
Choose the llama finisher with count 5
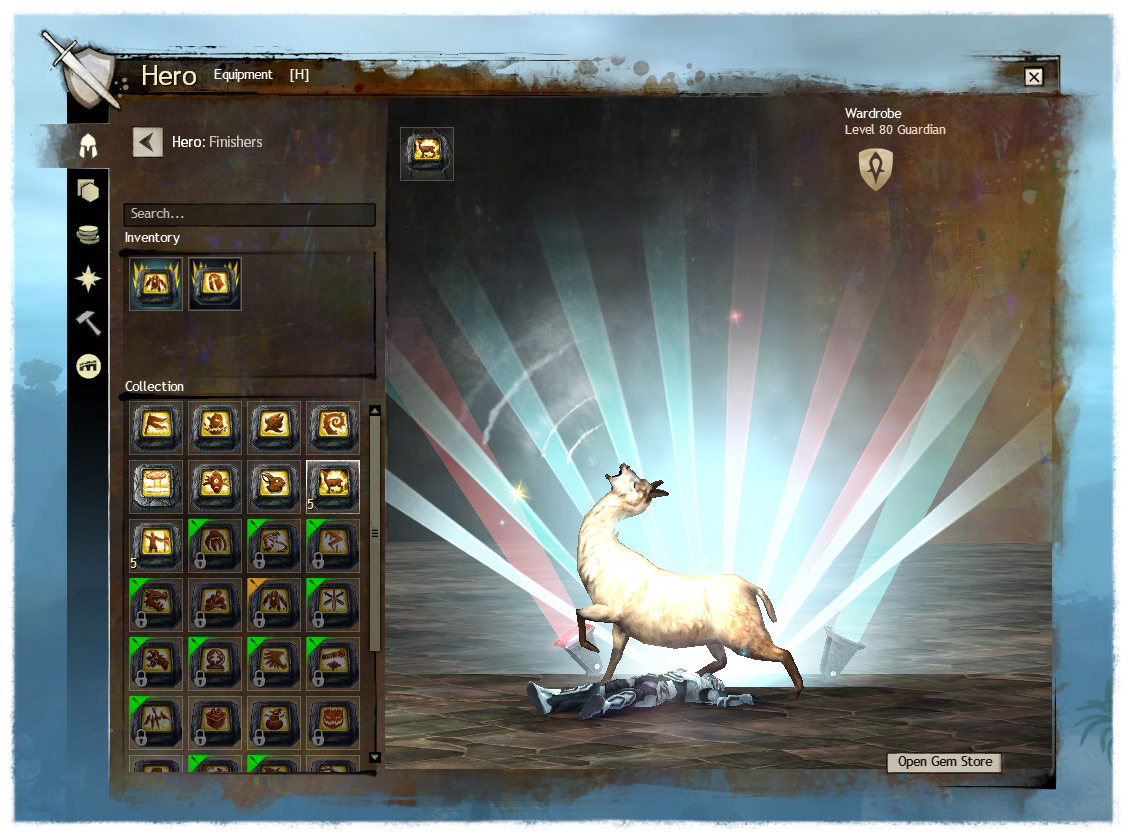(333, 487)
